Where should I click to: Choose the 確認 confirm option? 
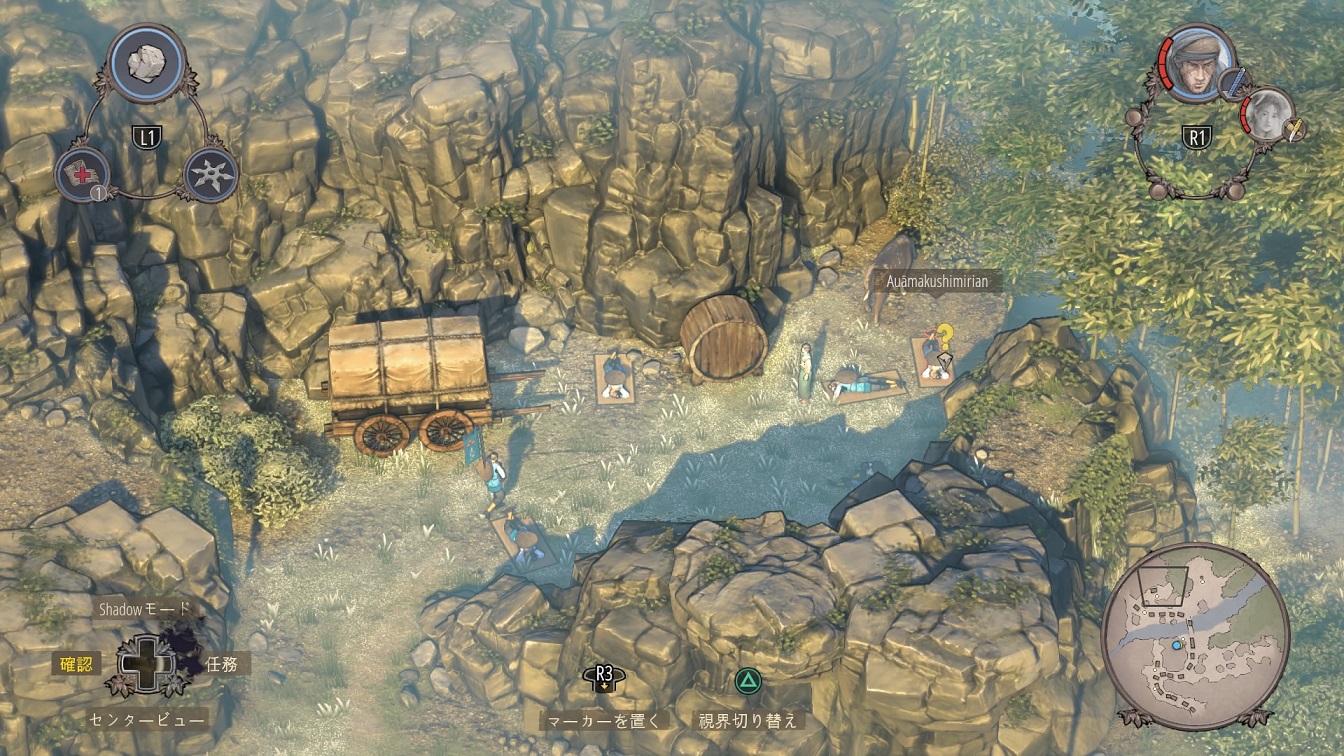tap(76, 663)
